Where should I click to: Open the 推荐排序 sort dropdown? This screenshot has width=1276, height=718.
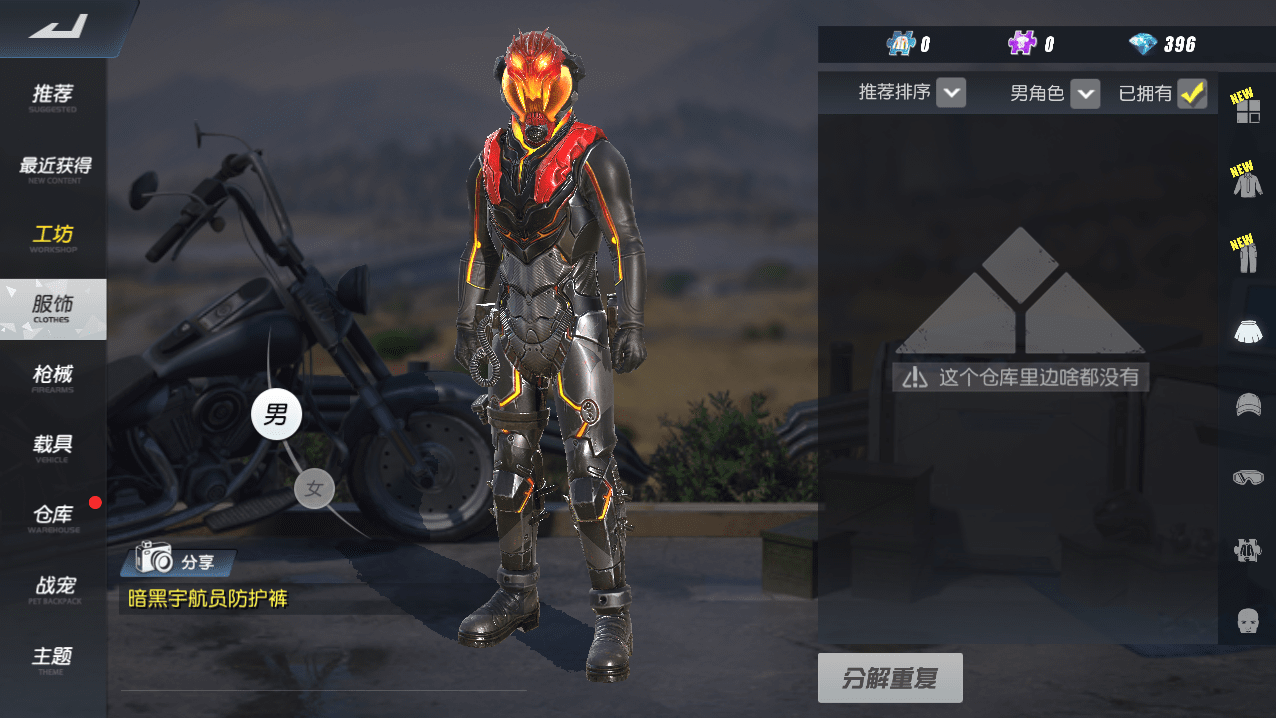pos(952,94)
